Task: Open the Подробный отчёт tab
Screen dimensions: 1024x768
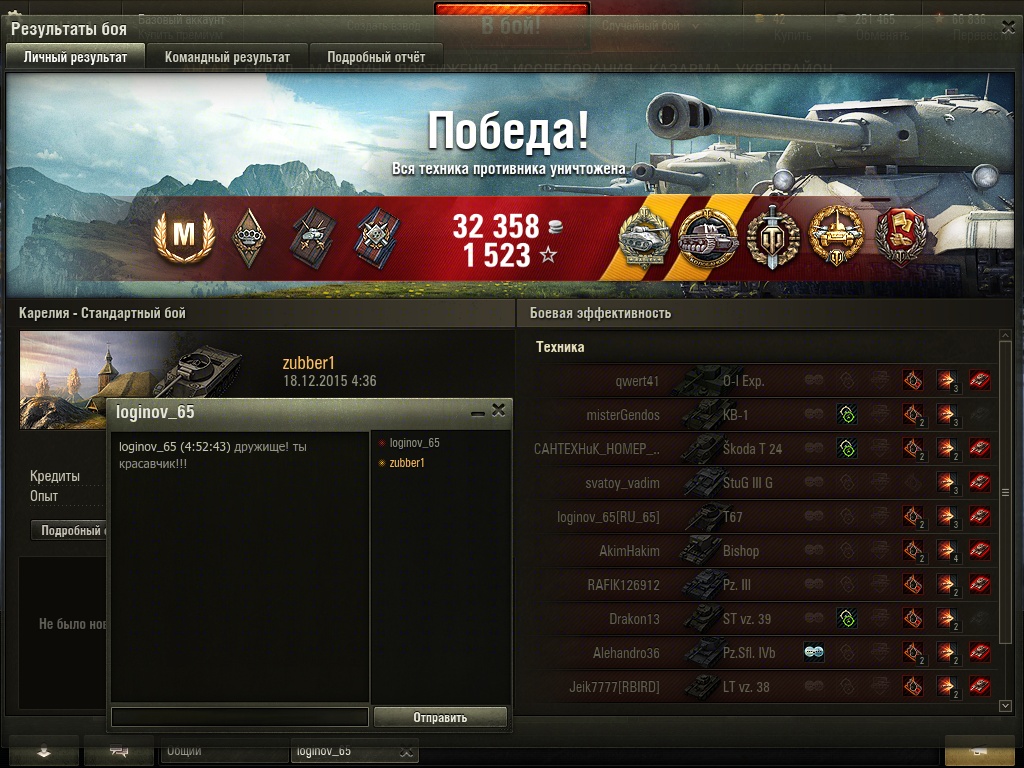Action: [376, 57]
